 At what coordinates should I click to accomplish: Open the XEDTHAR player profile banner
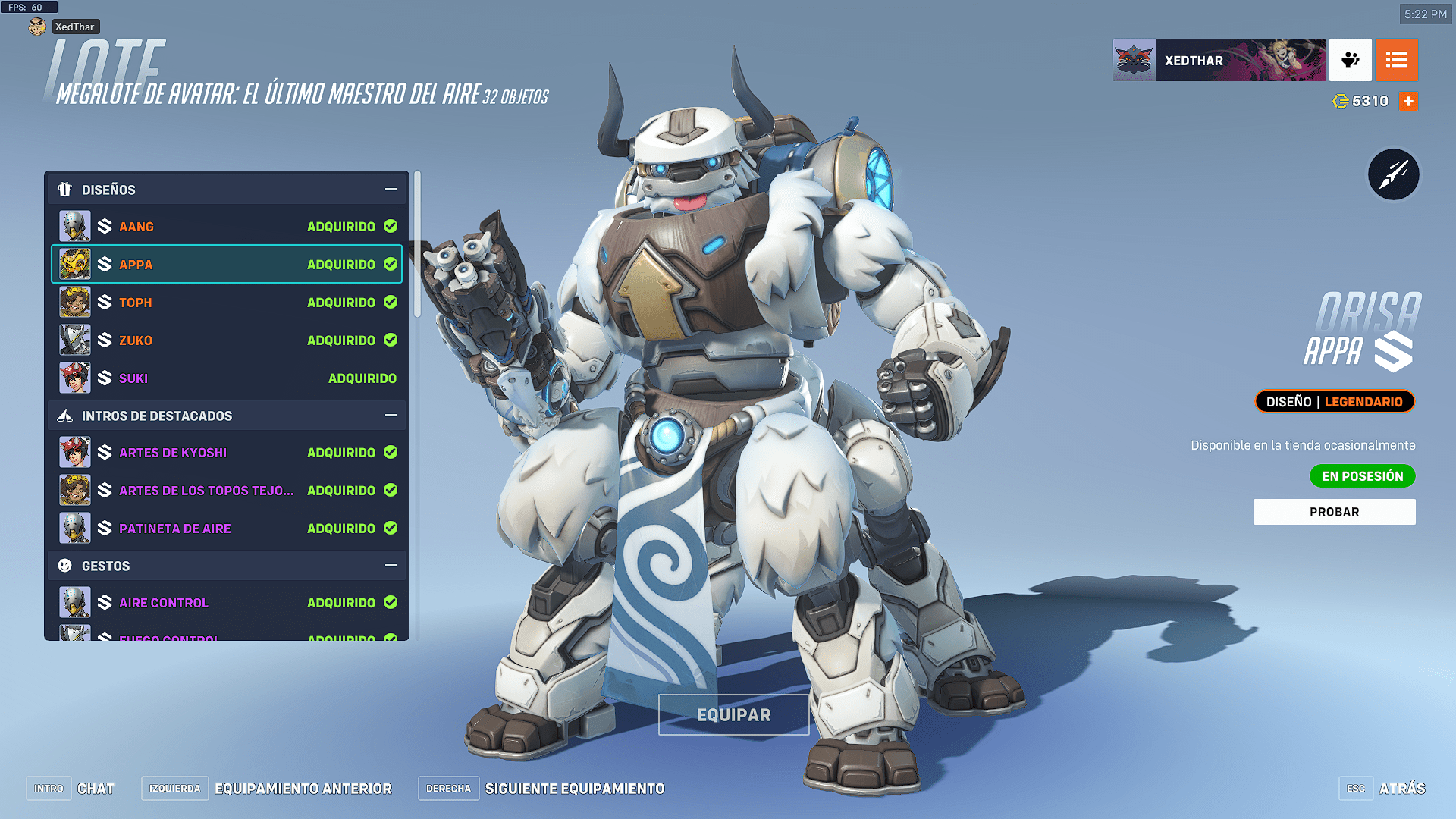click(x=1219, y=60)
